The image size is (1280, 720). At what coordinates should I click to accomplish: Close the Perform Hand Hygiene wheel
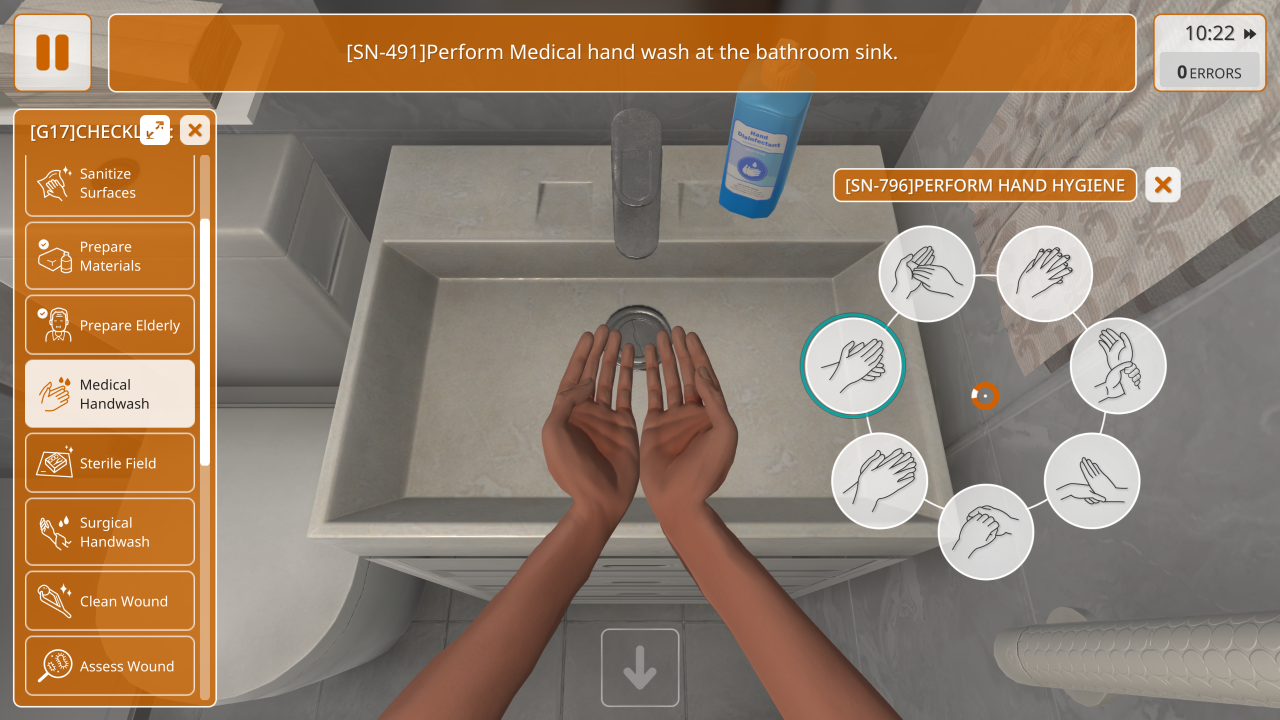tap(1163, 185)
